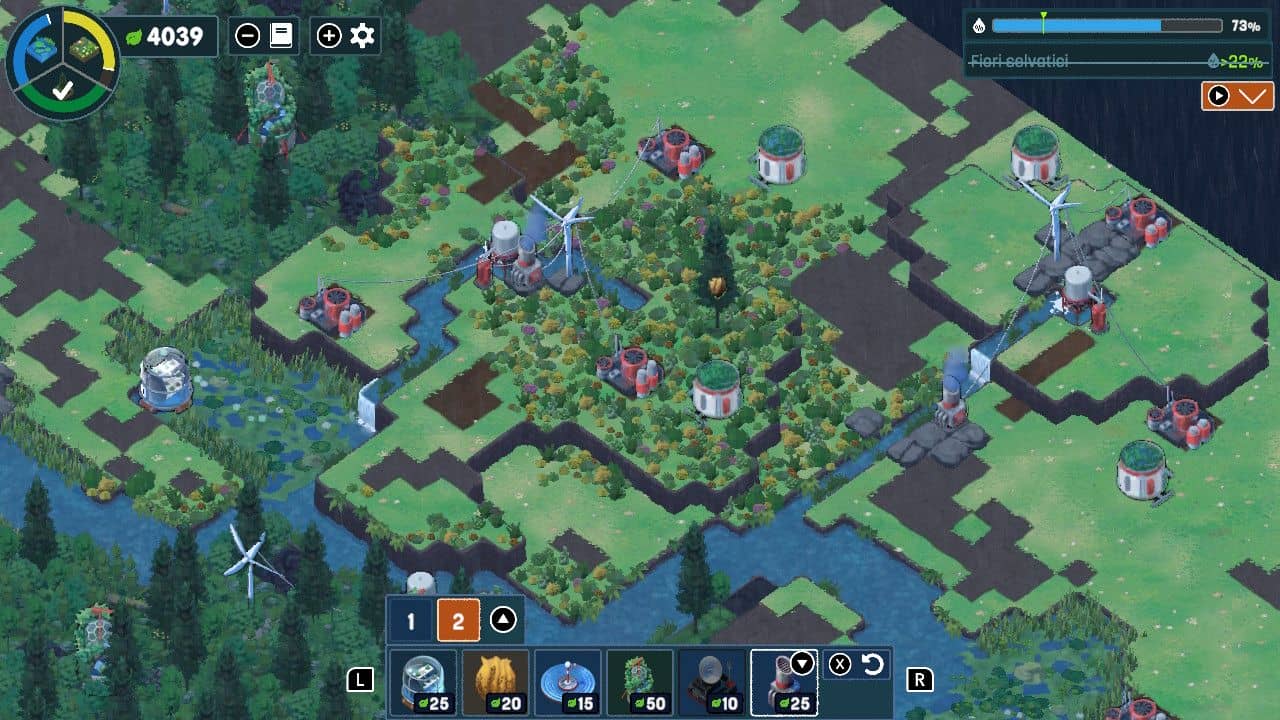1280x720 pixels.
Task: Choose the golden beehive building costing 20
Action: [x=496, y=683]
